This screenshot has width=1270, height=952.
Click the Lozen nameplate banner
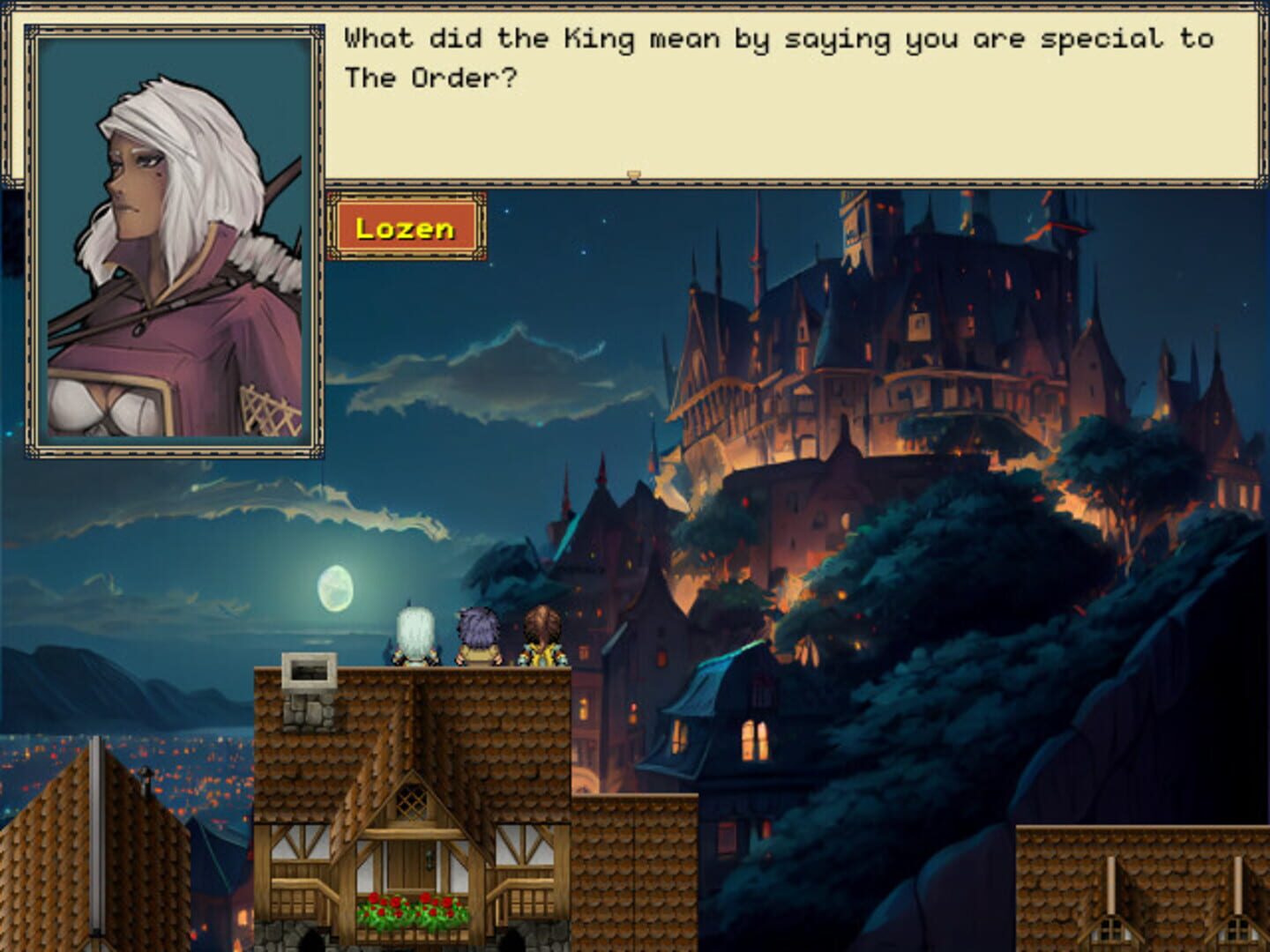[406, 227]
